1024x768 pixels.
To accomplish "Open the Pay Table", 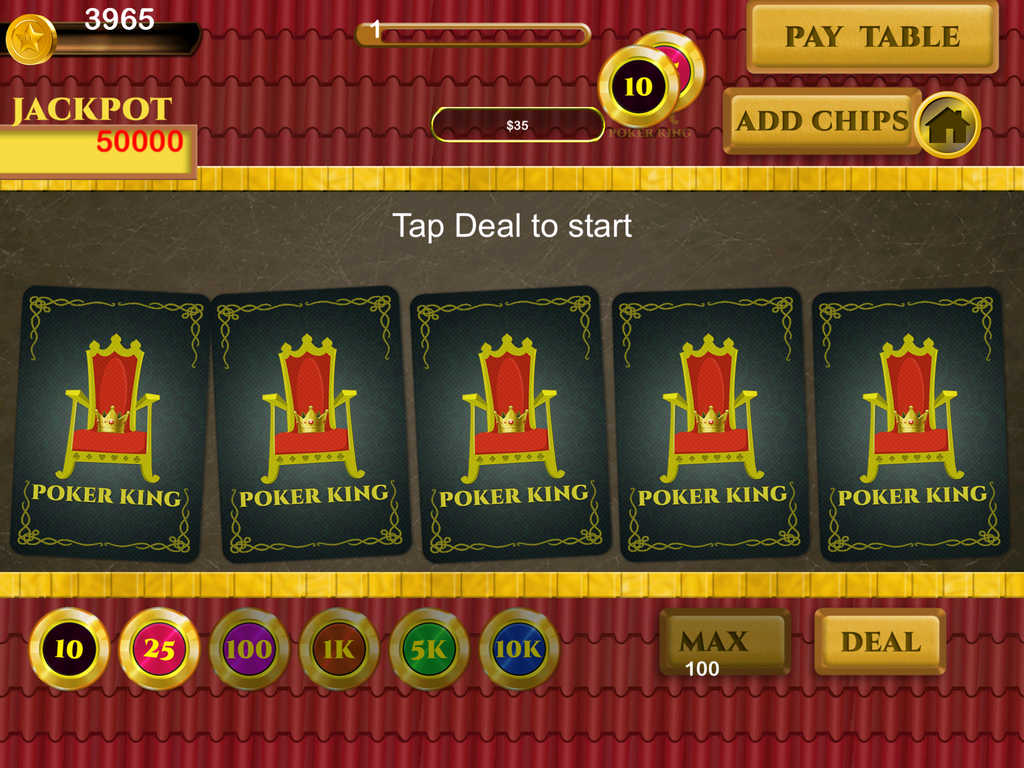I will tap(872, 37).
